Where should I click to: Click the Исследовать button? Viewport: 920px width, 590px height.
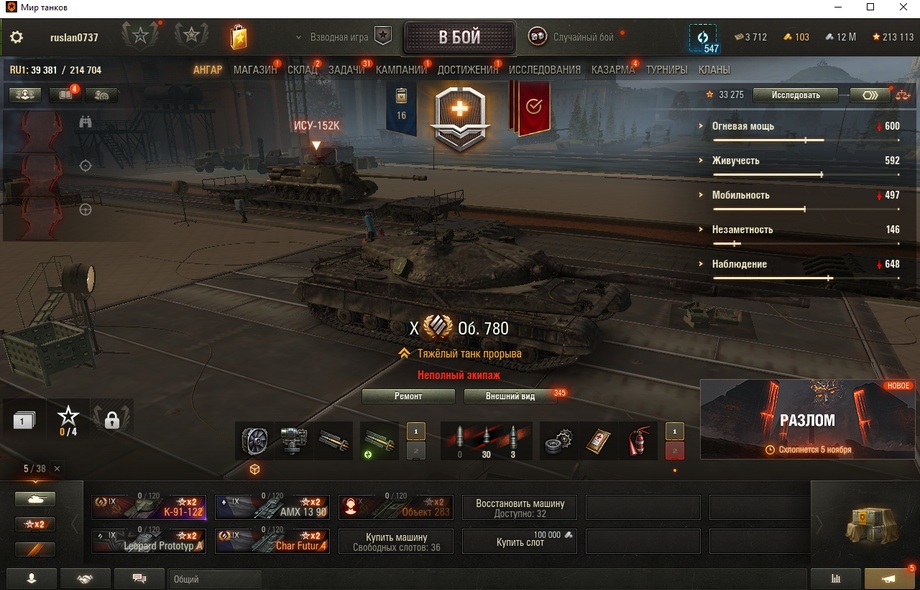click(795, 95)
